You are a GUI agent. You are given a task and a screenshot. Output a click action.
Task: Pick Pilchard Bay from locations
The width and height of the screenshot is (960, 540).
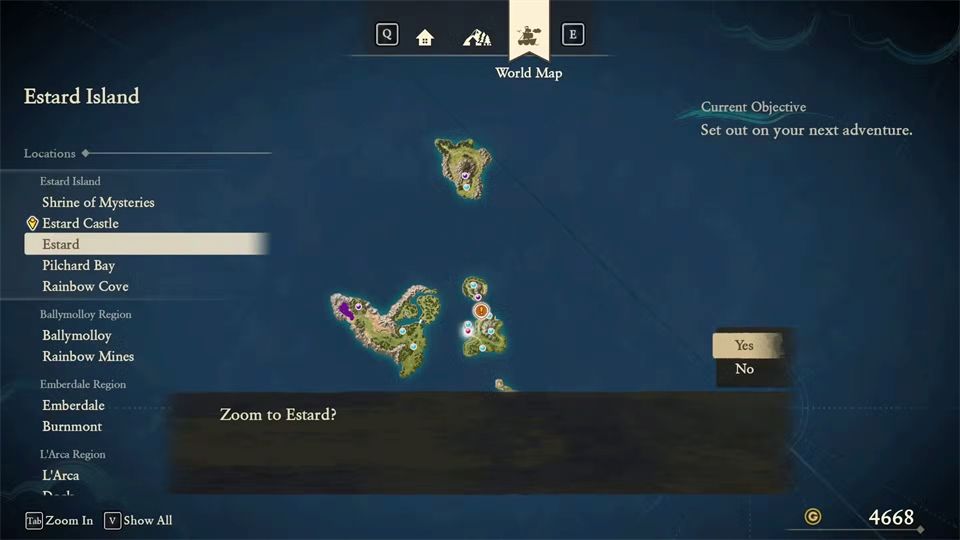78,265
